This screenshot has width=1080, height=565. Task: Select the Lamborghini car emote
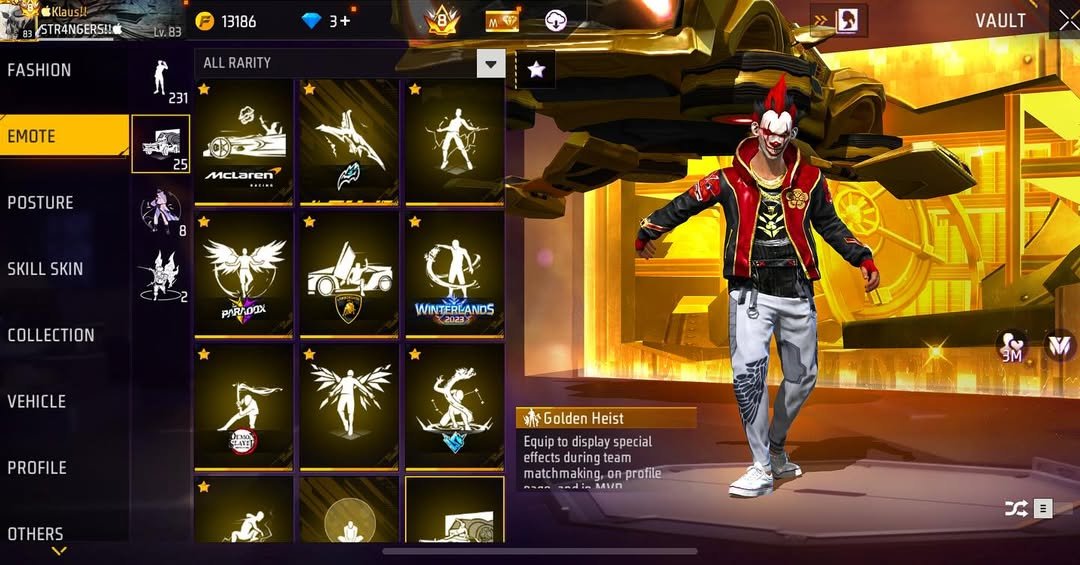[349, 274]
